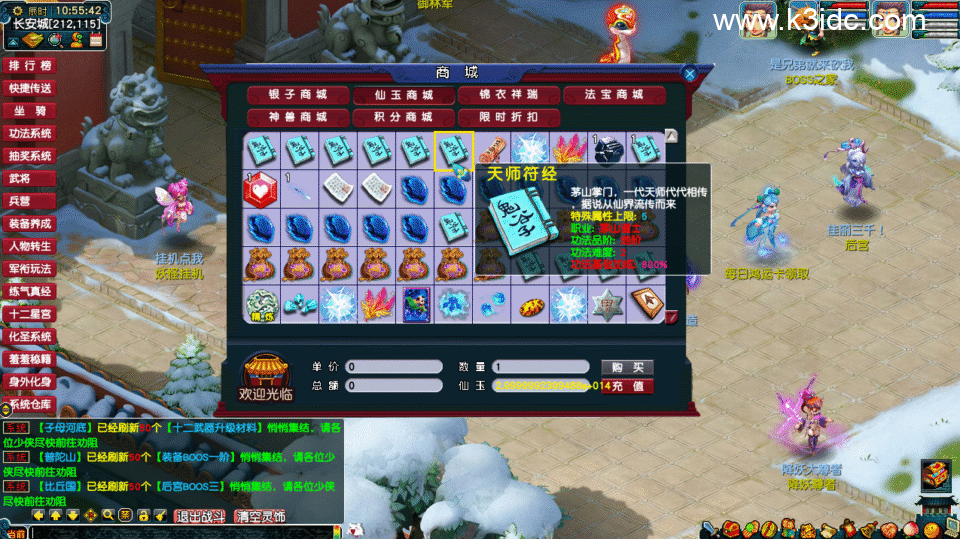The width and height of the screenshot is (960, 539).
Task: View the 限时折扣 discount tab
Action: (x=508, y=117)
